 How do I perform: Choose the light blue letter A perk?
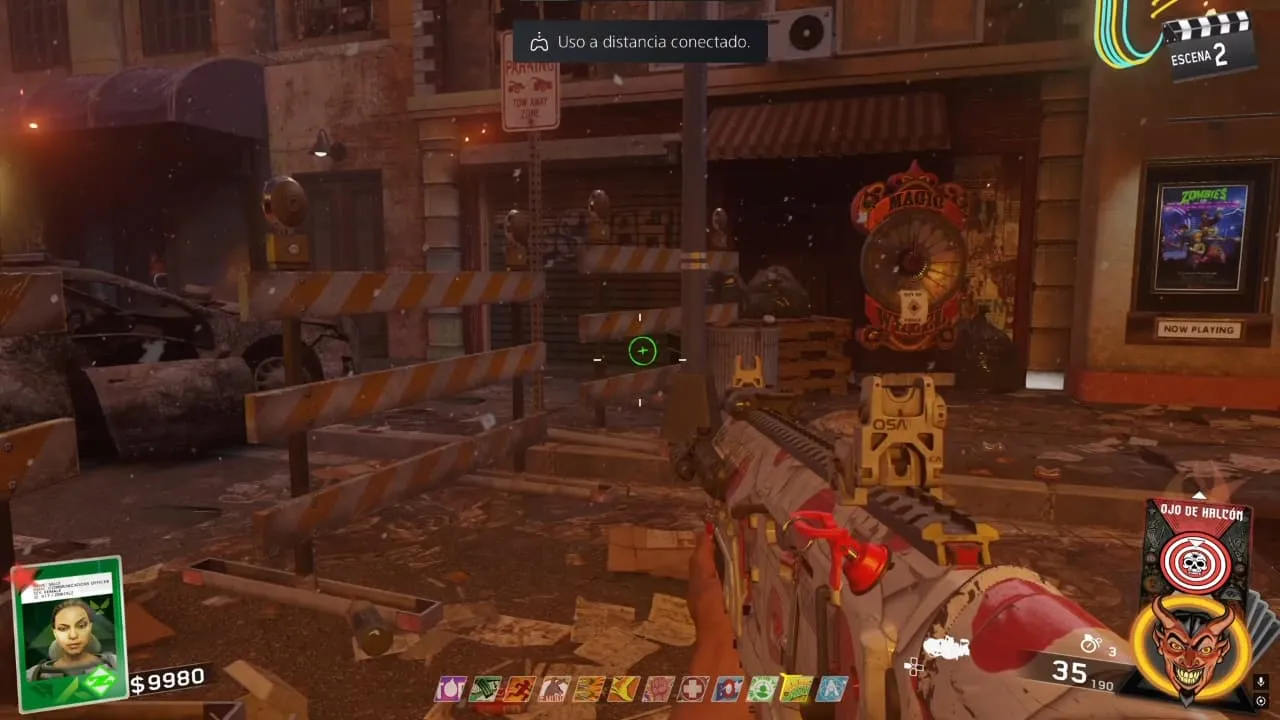coord(831,689)
